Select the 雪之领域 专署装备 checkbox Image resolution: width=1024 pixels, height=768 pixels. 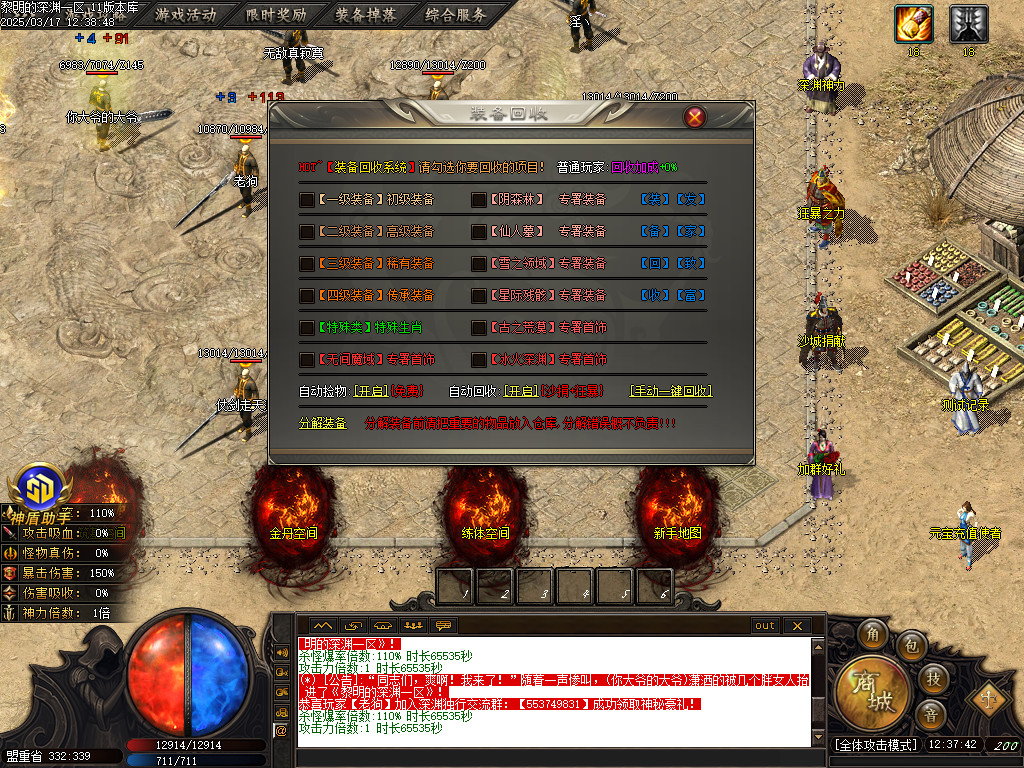(x=479, y=264)
